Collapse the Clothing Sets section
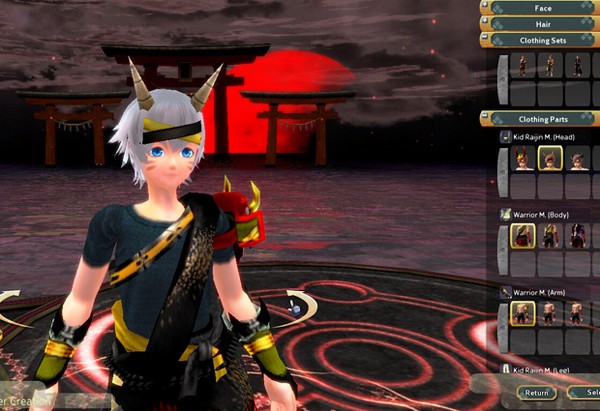This screenshot has width=600, height=411. click(x=543, y=40)
